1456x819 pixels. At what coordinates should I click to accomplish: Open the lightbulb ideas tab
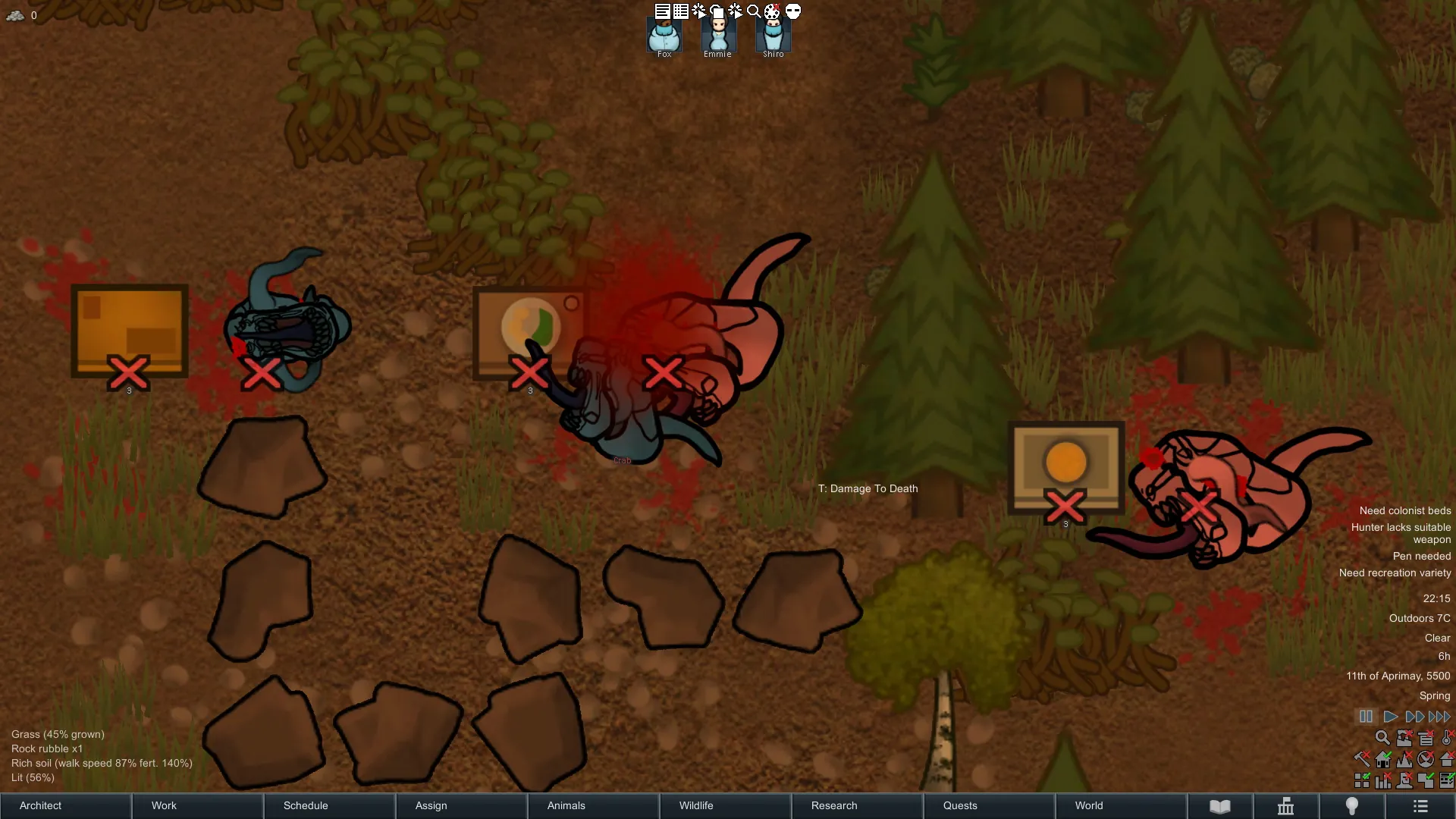click(x=1352, y=806)
